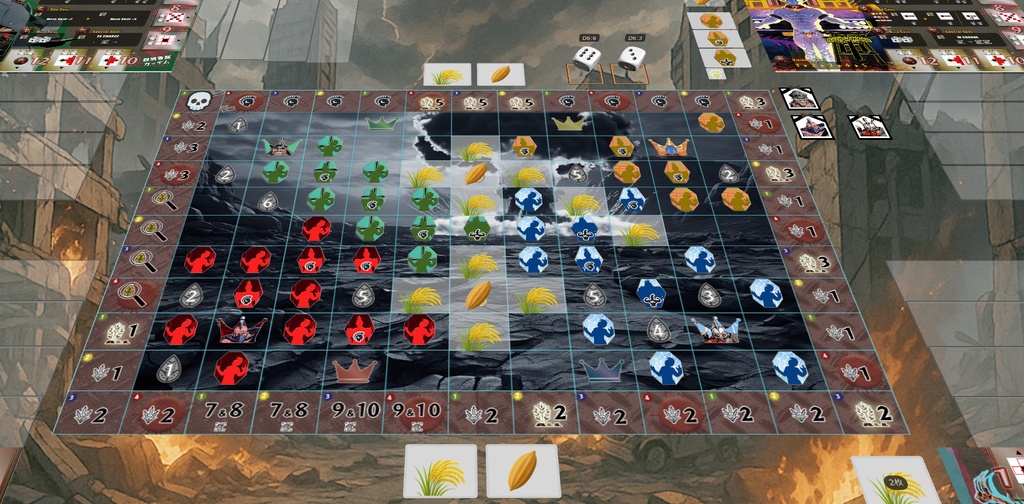Screen dimensions: 1024x504
Task: Select the droplet token numbered 6
Action: click(x=267, y=200)
